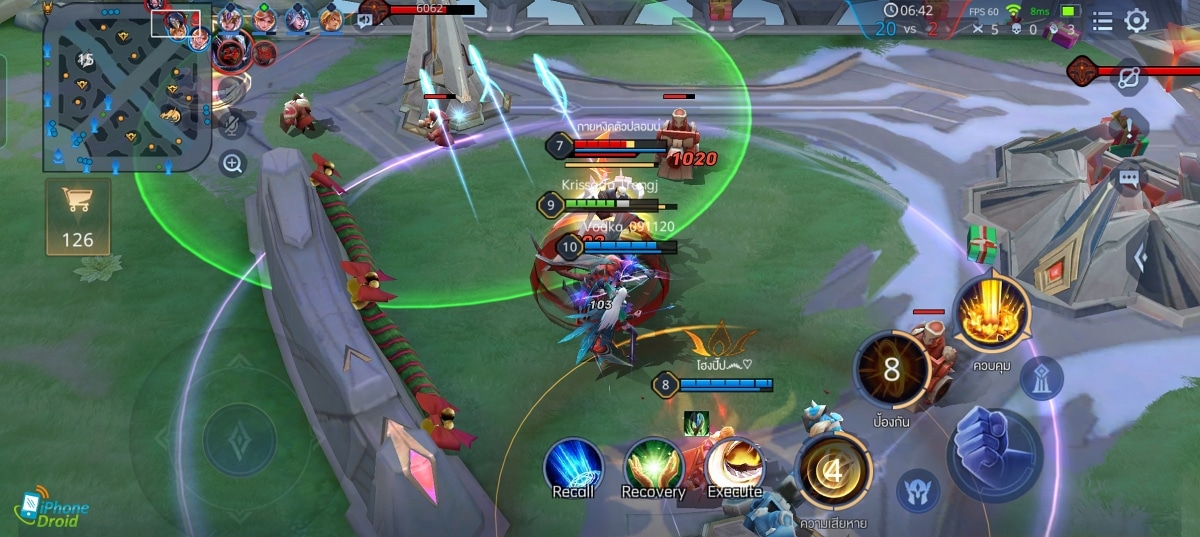Use the small green active item icon
The height and width of the screenshot is (537, 1200).
pyautogui.click(x=696, y=422)
